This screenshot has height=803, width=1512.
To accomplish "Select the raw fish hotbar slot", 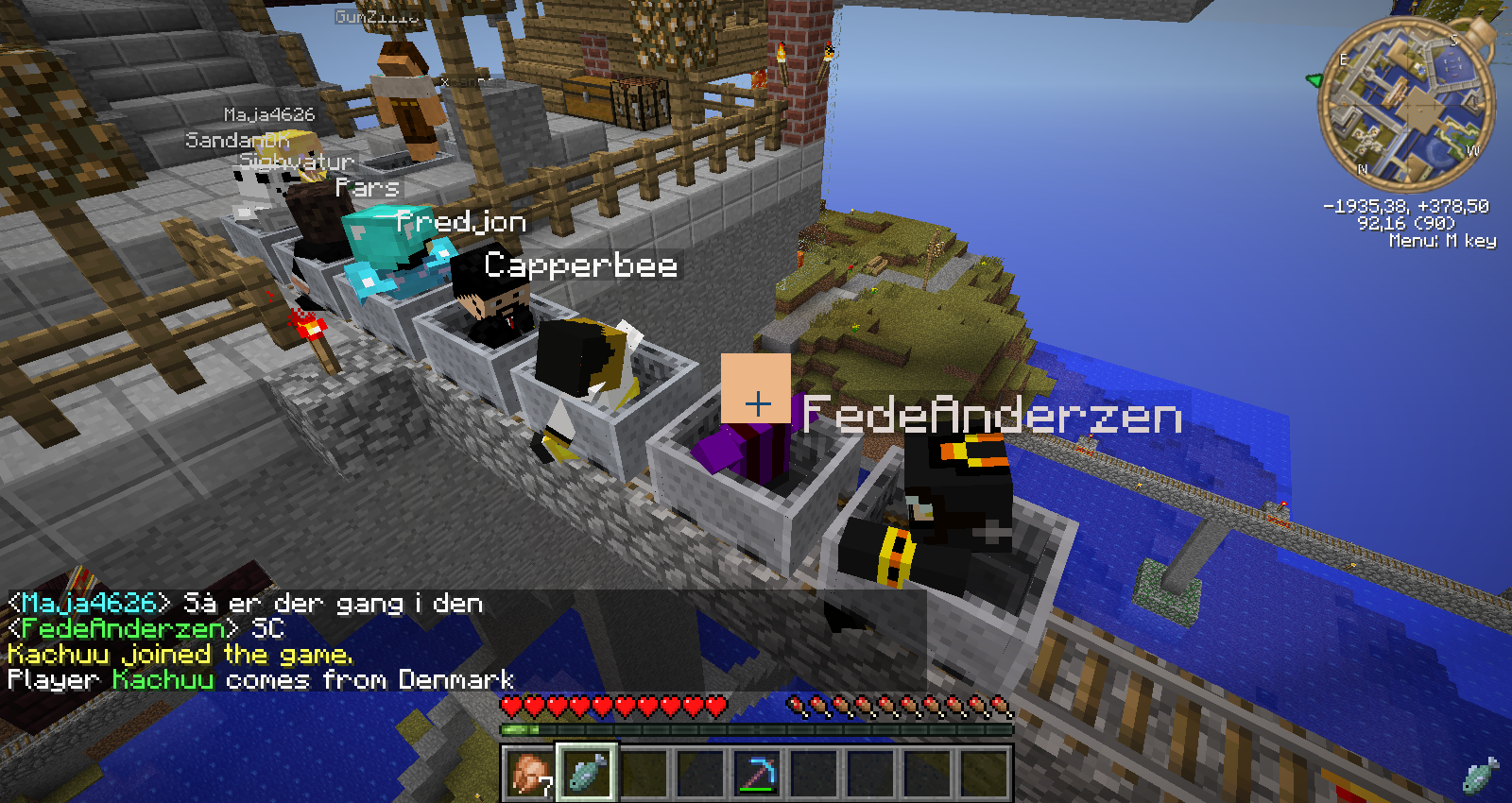I will [587, 773].
